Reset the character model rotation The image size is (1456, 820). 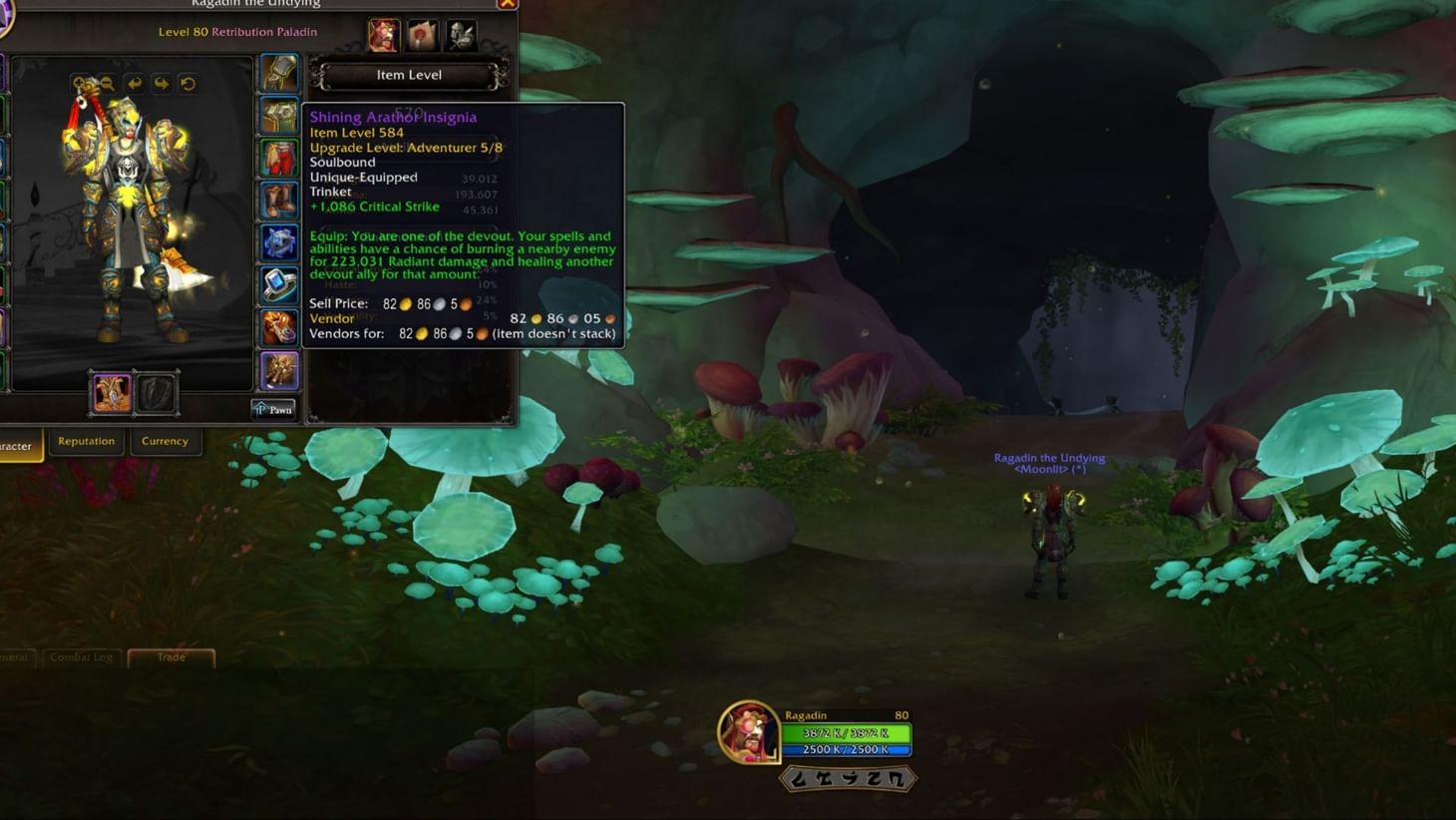(187, 83)
